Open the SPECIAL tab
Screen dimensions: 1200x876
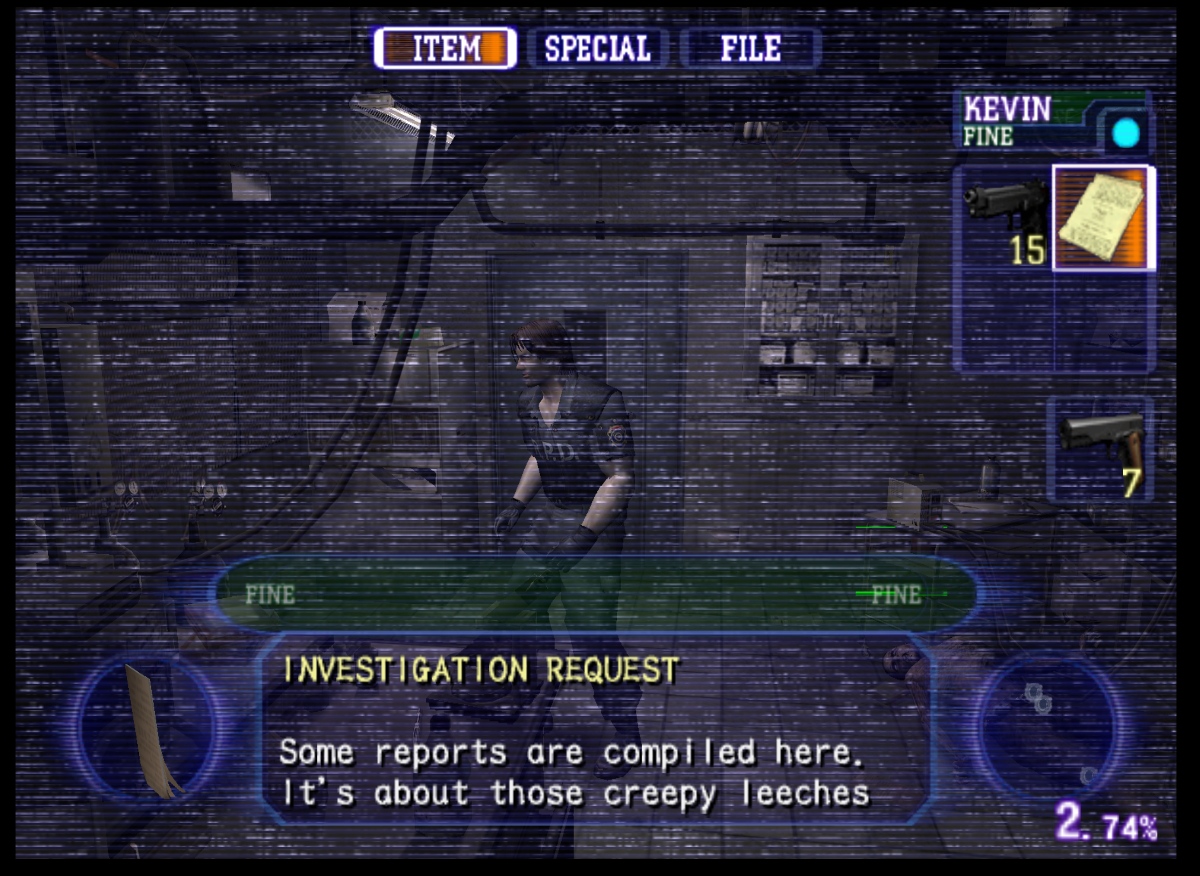coord(598,48)
